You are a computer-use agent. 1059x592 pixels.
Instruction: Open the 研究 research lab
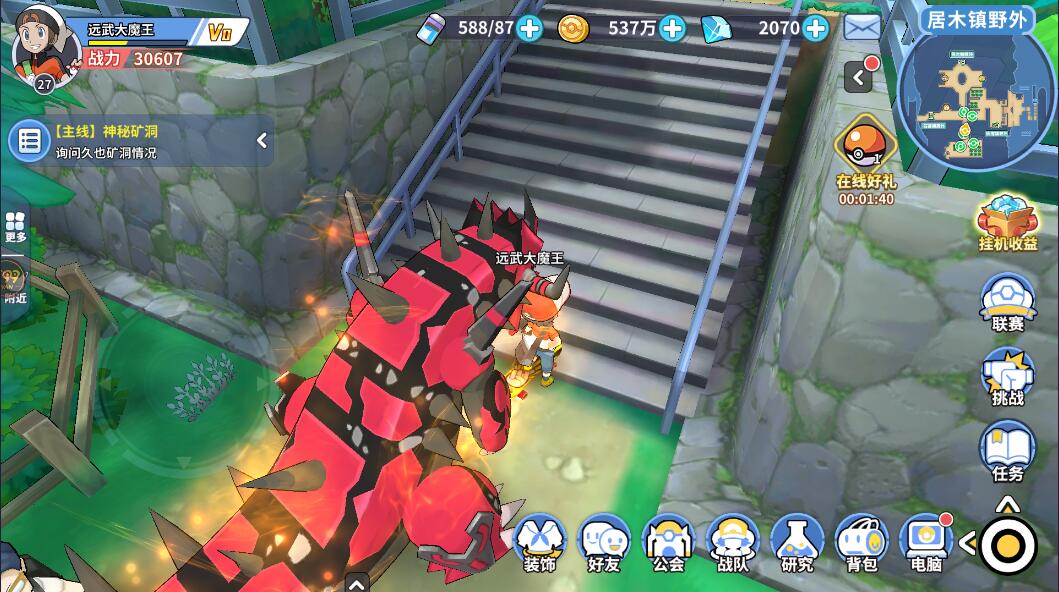tap(797, 543)
